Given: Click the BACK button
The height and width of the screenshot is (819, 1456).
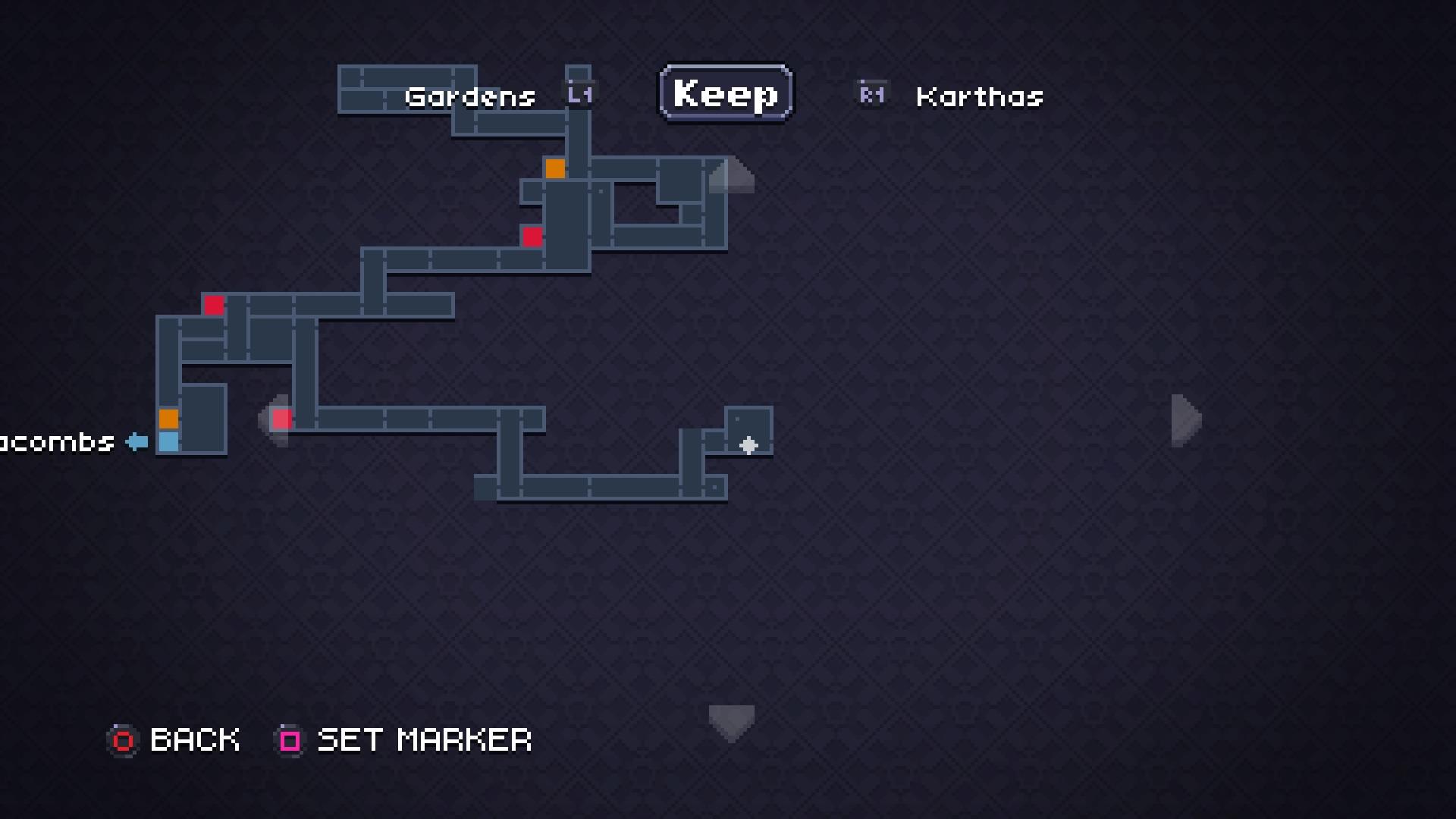Looking at the screenshot, I should click(x=194, y=740).
